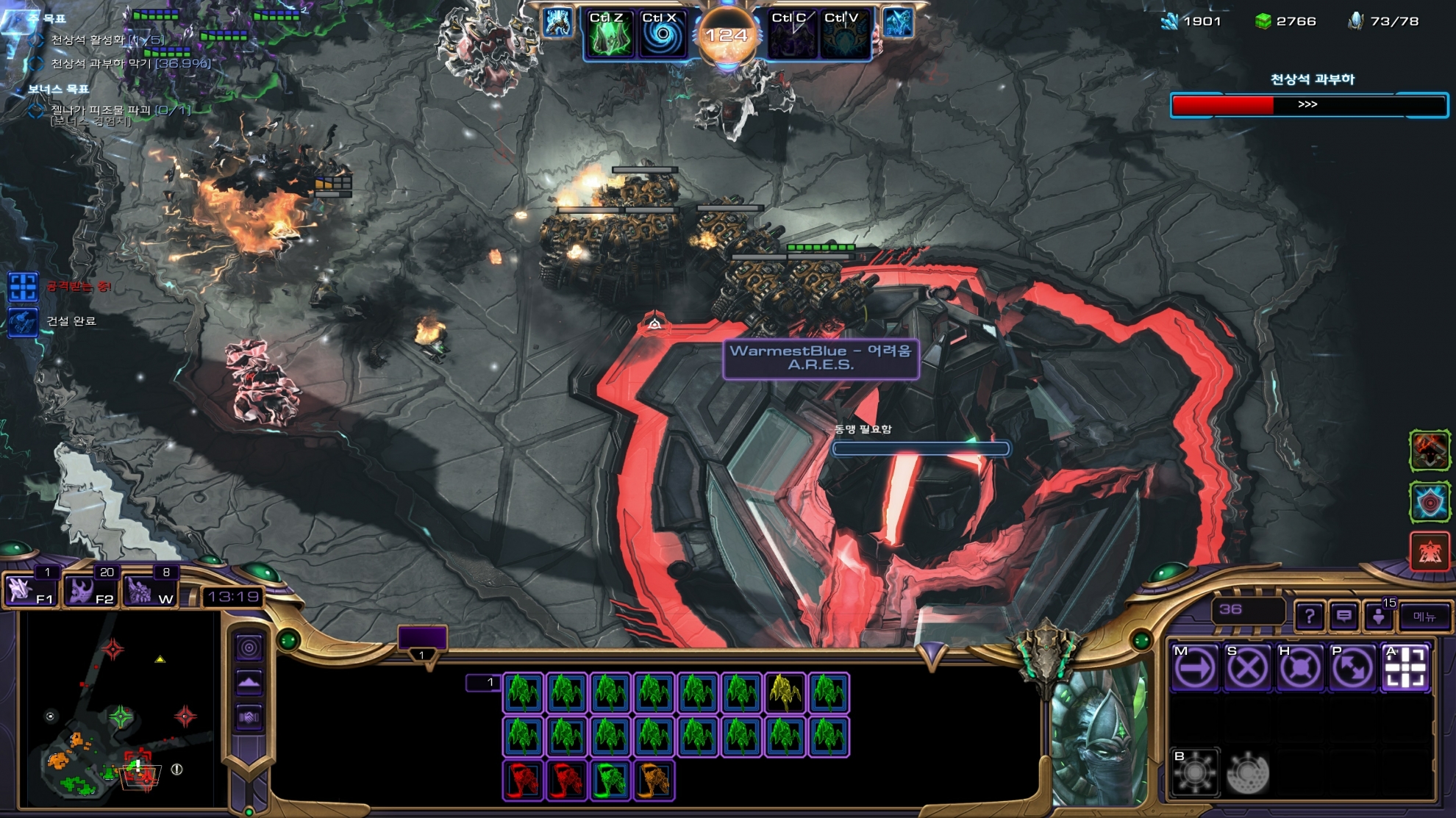Open the chat message log button
This screenshot has height=818, width=1456.
[1343, 617]
